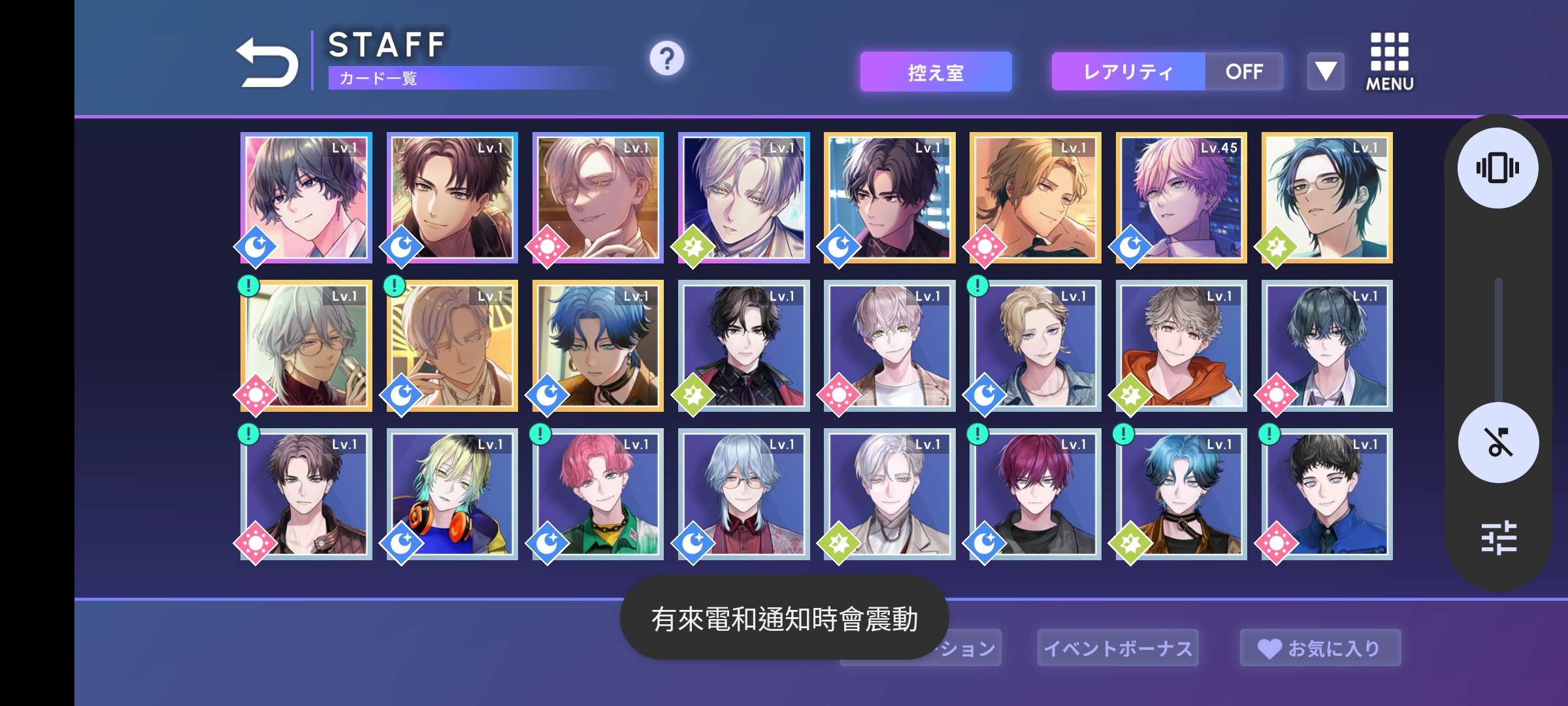
Task: Go back with the return arrow
Action: pos(267,62)
